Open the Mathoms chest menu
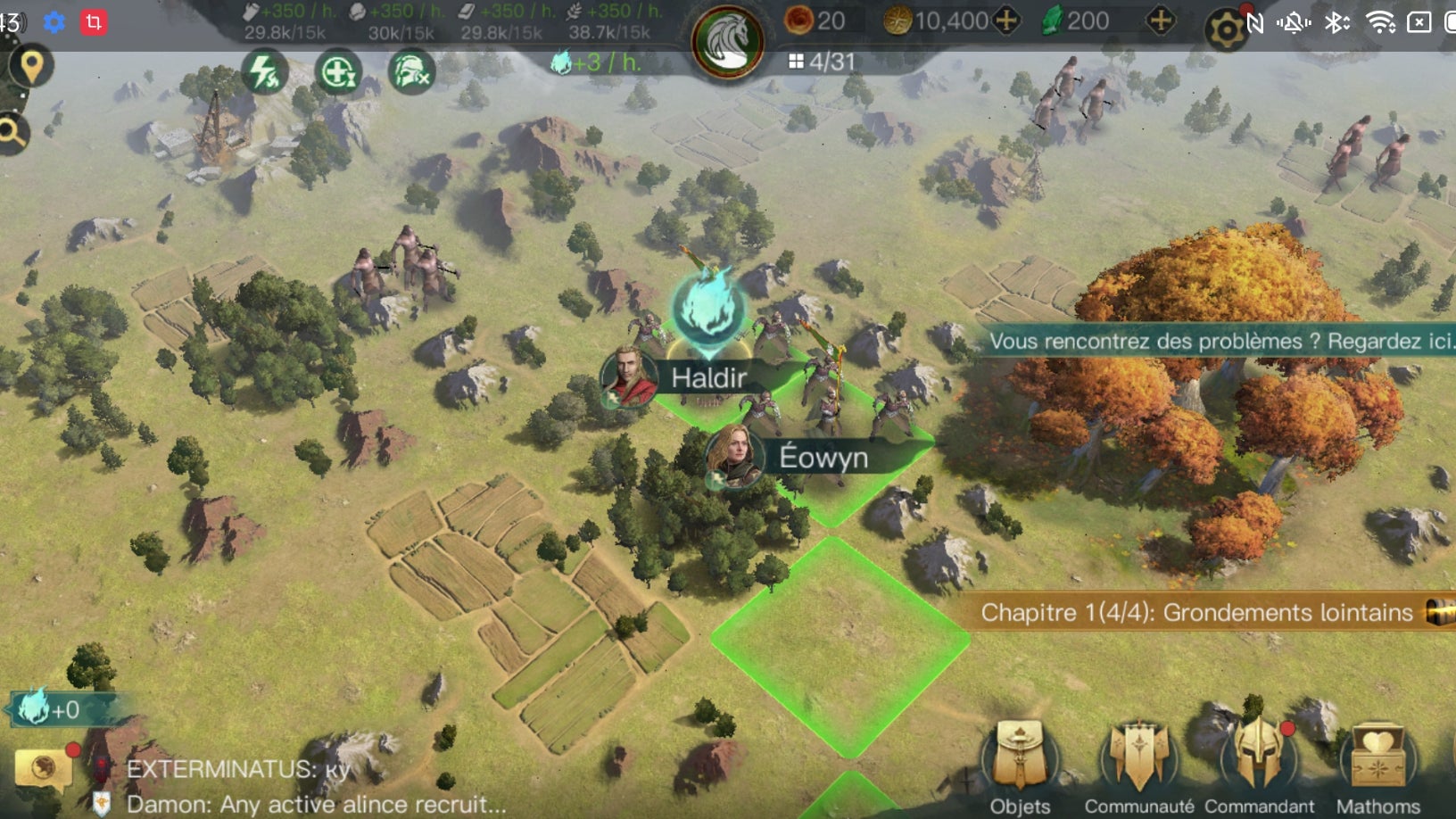Image resolution: width=1456 pixels, height=819 pixels. pyautogui.click(x=1377, y=766)
